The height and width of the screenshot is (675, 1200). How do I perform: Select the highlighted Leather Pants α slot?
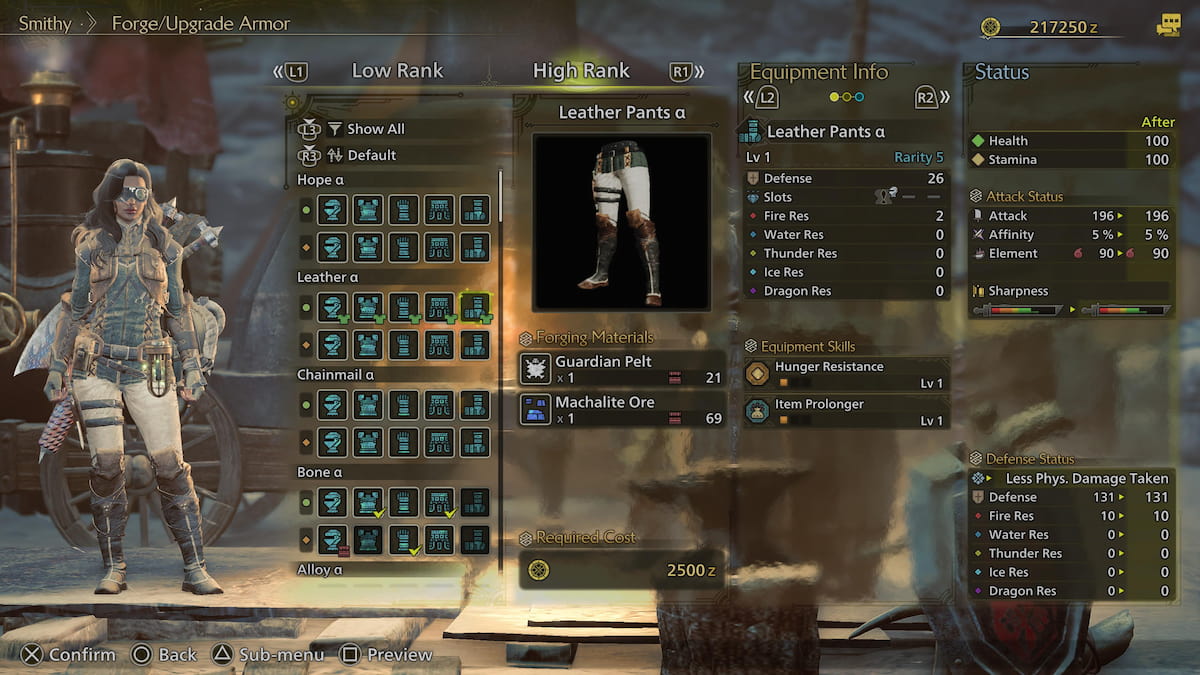point(474,307)
